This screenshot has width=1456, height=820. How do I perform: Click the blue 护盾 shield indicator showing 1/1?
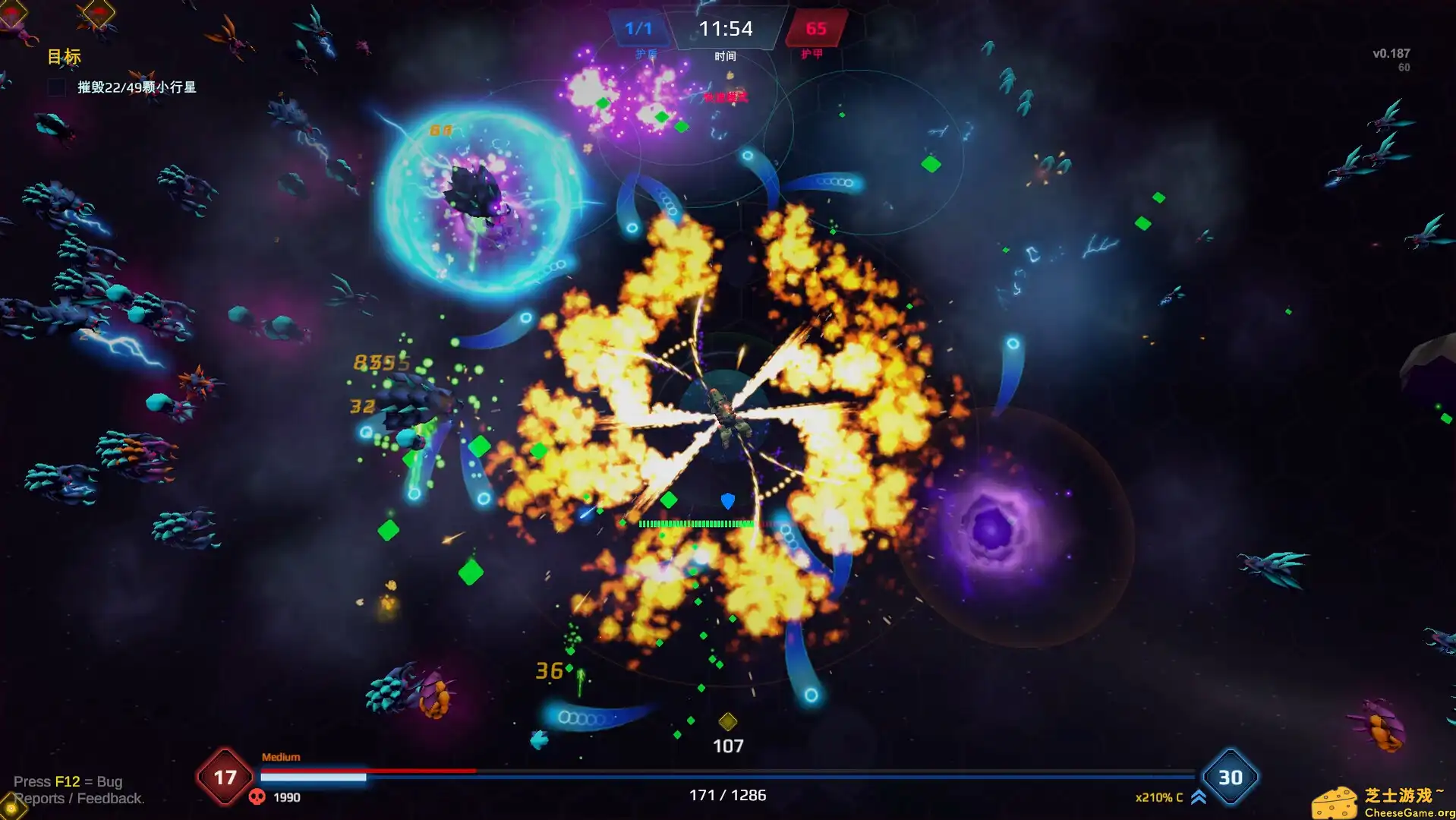click(640, 30)
